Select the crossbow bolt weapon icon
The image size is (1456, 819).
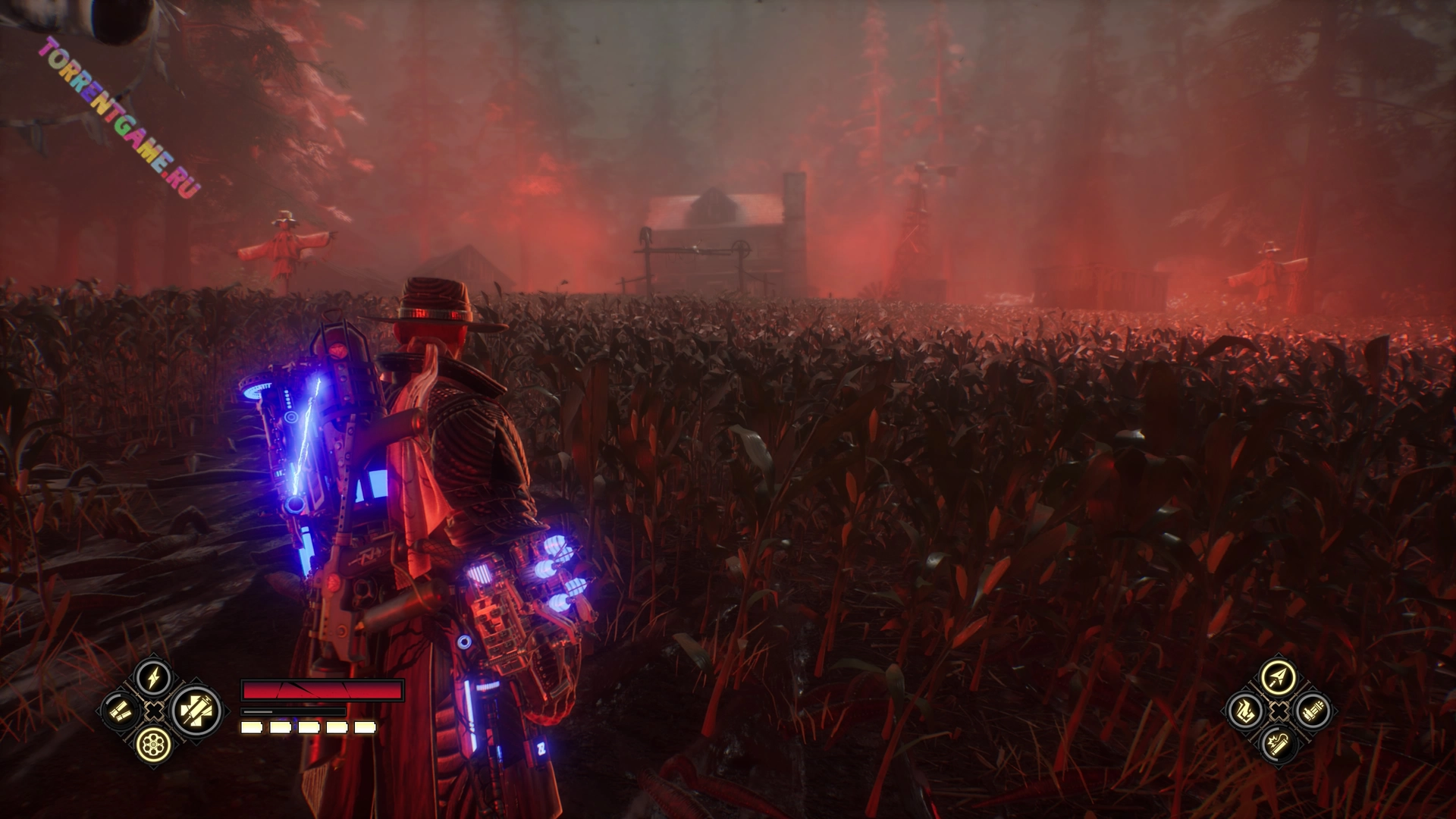(1278, 677)
